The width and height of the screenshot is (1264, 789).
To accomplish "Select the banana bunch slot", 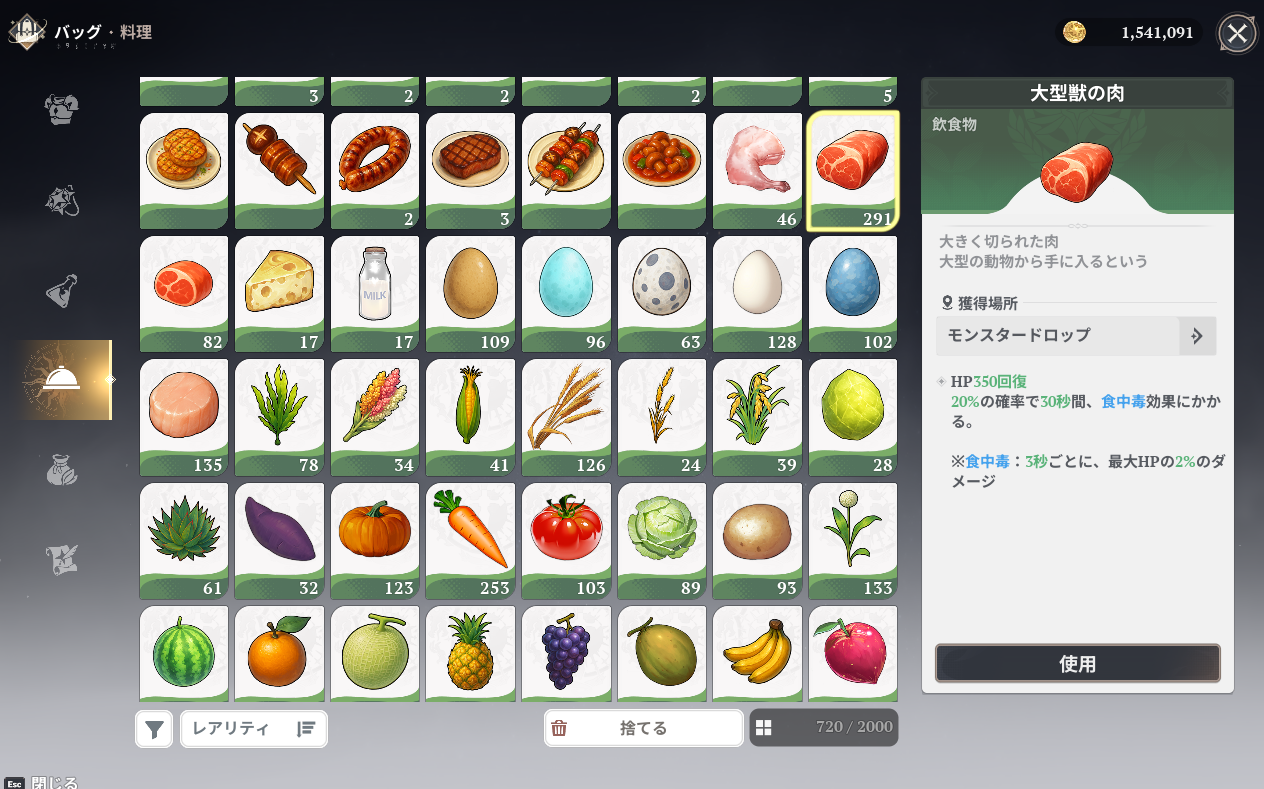I will click(757, 652).
